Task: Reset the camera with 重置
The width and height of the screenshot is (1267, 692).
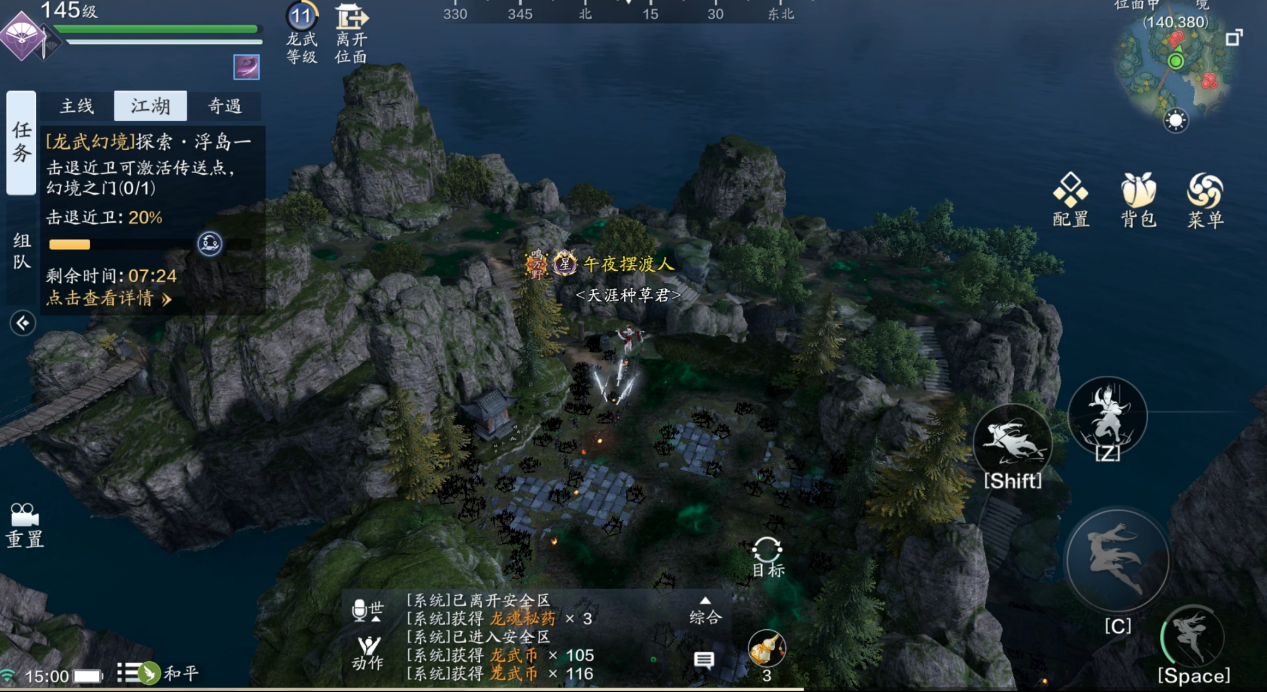Action: [x=24, y=524]
